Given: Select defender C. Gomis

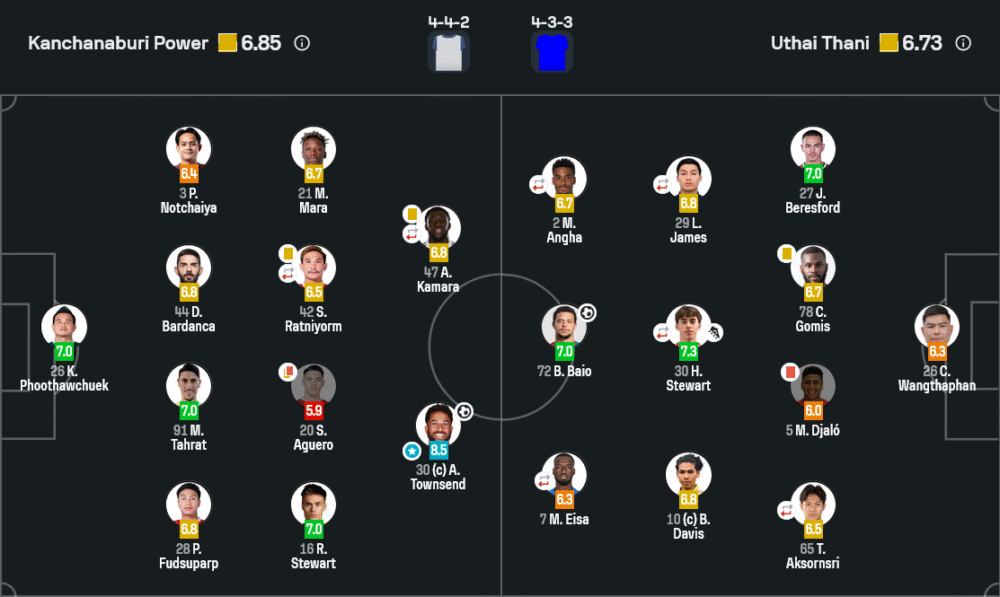Looking at the screenshot, I should pyautogui.click(x=812, y=268).
